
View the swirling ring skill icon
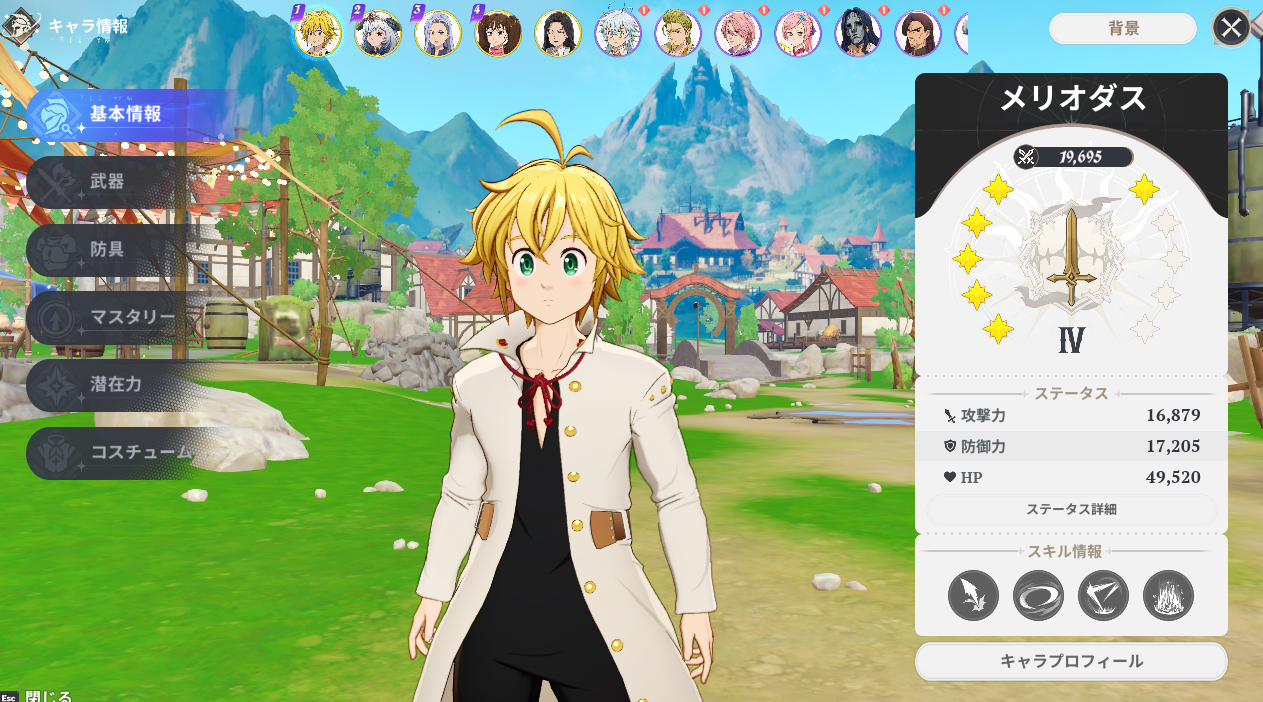click(x=1038, y=596)
